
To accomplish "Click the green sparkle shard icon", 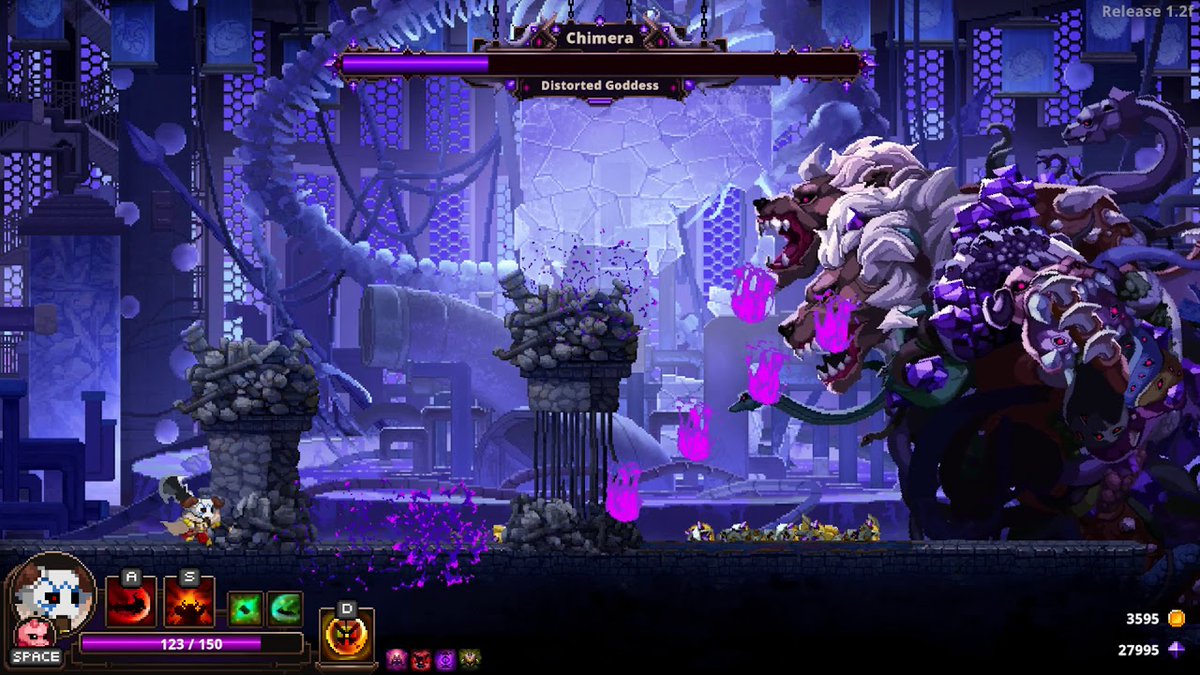I will [x=245, y=609].
